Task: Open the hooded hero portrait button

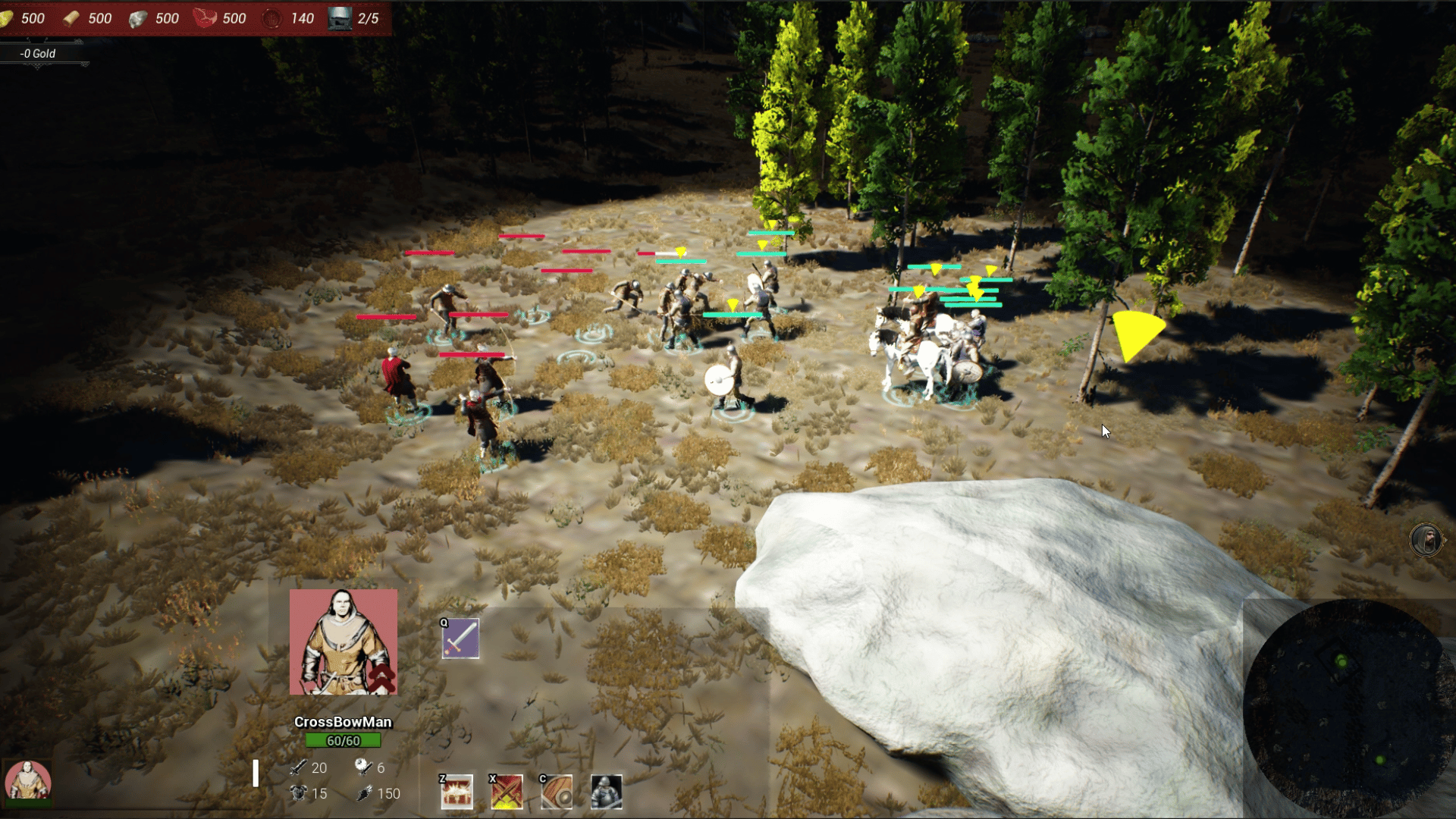Action: 1426,541
